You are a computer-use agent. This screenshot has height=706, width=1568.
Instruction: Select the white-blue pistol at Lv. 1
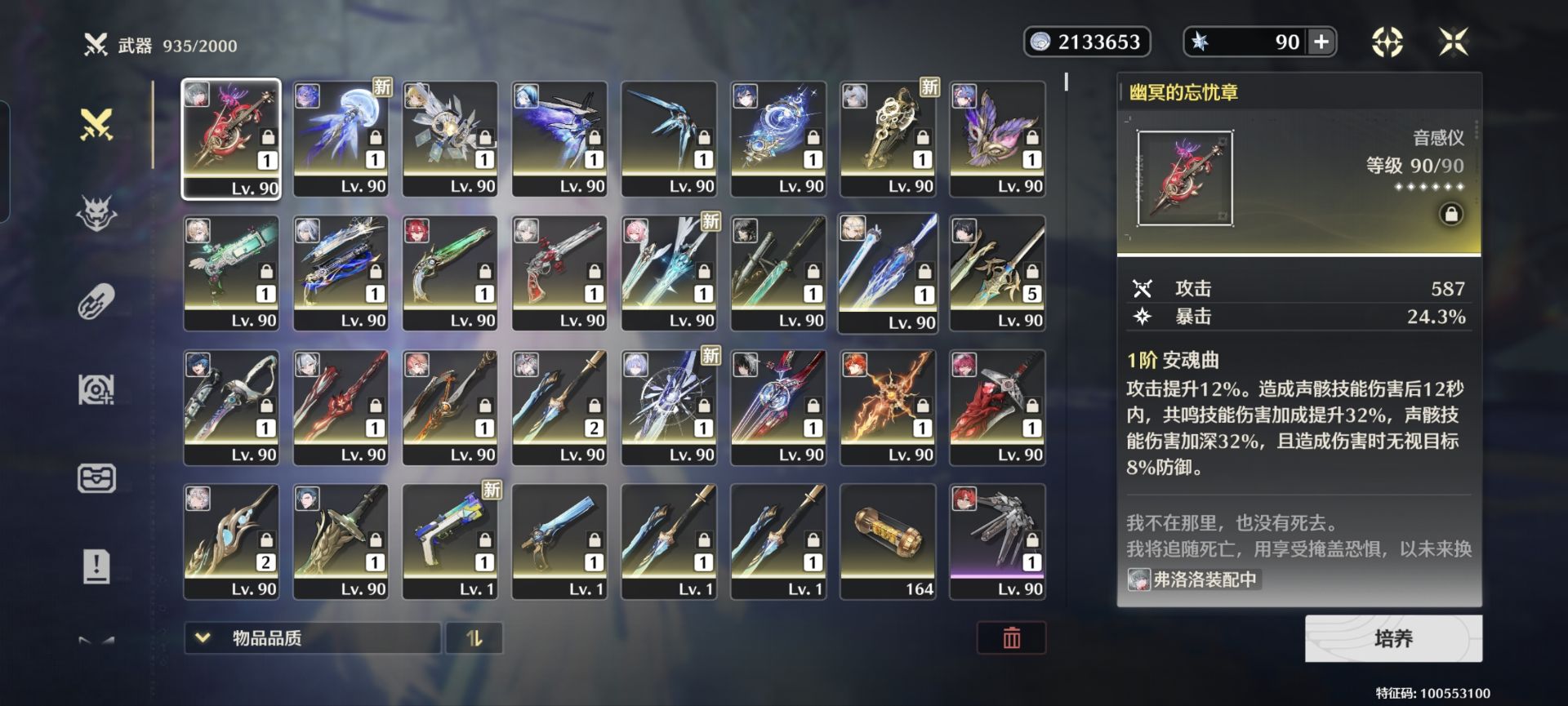point(450,541)
